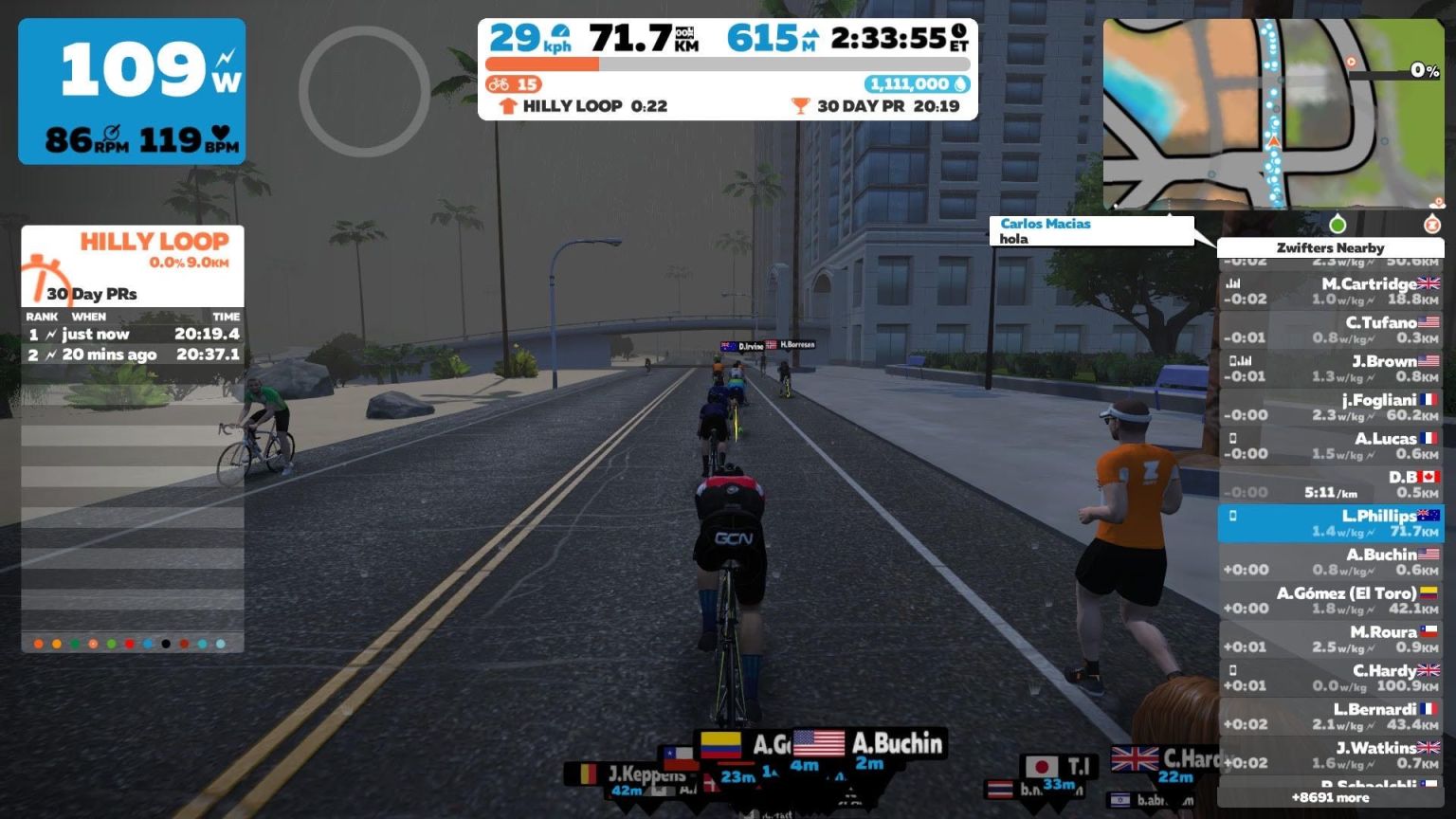Viewport: 1456px width, 819px height.
Task: Select C.Tufano rider row
Action: click(x=1330, y=330)
